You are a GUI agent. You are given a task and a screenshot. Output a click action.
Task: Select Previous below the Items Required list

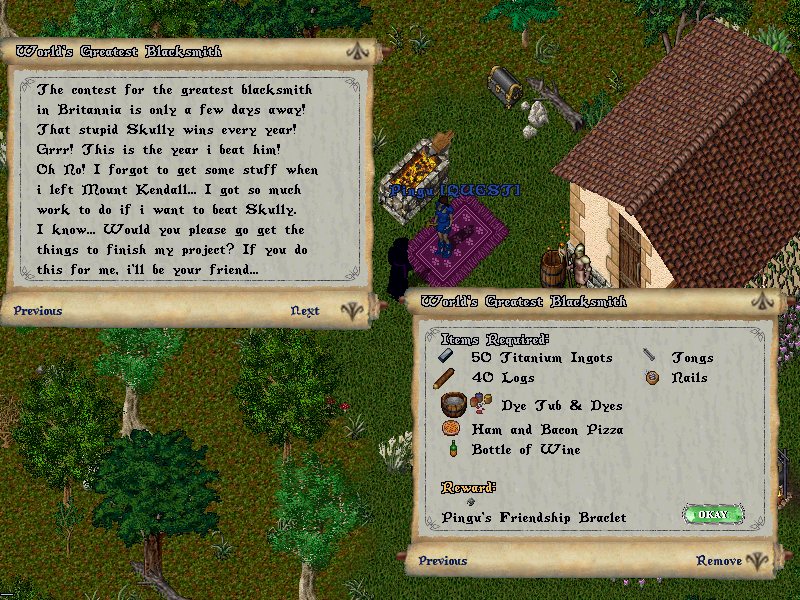pyautogui.click(x=443, y=561)
